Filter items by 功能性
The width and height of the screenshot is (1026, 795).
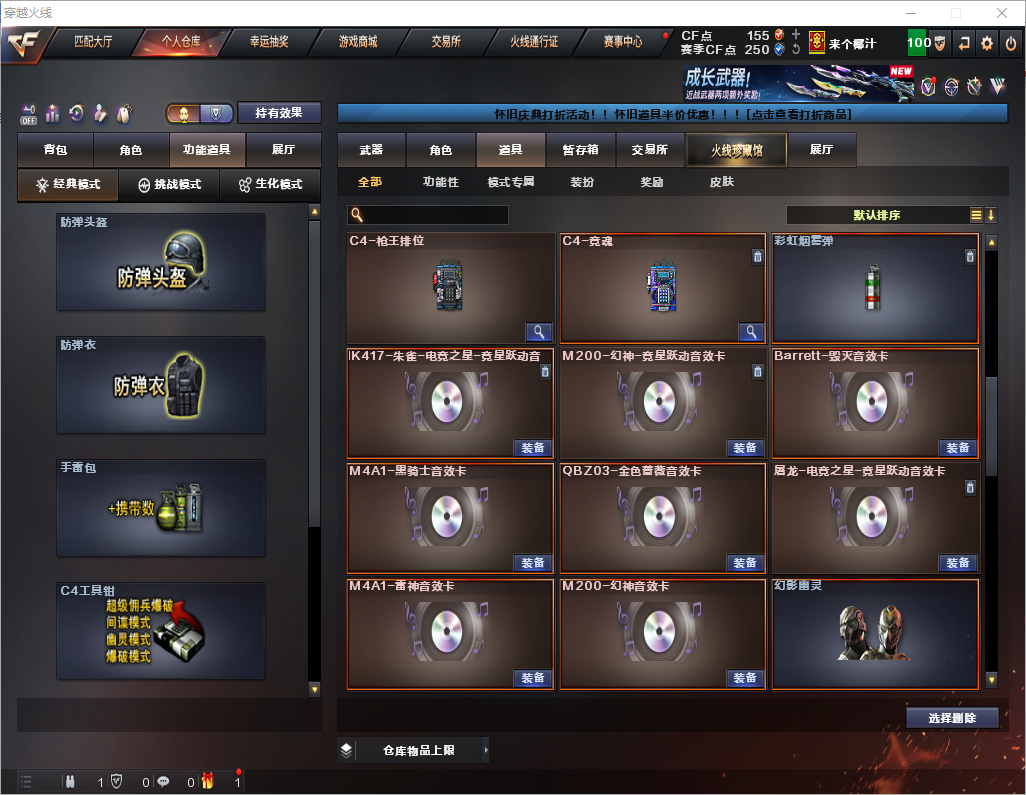(440, 182)
